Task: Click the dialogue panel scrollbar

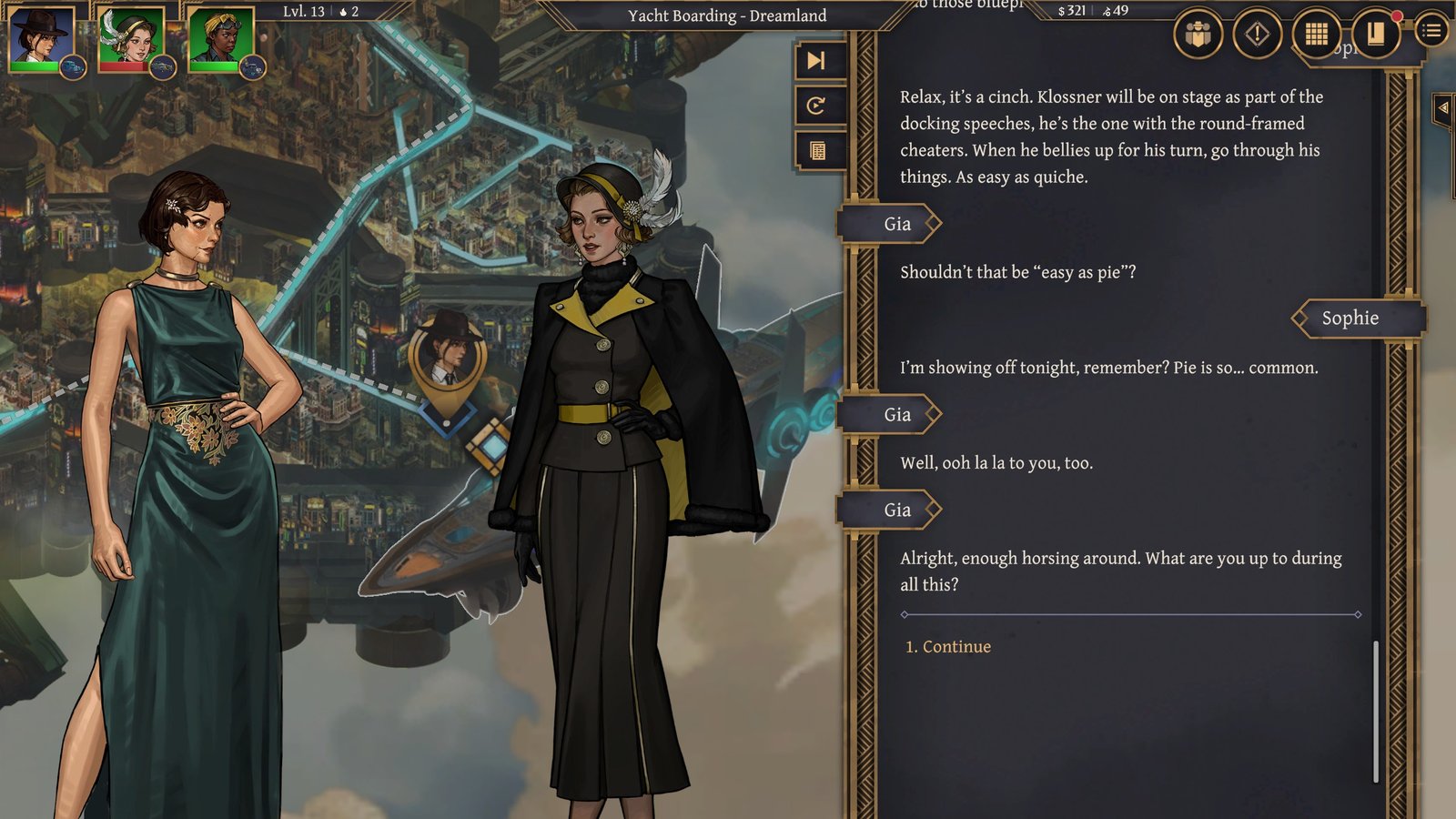Action: point(1375,711)
